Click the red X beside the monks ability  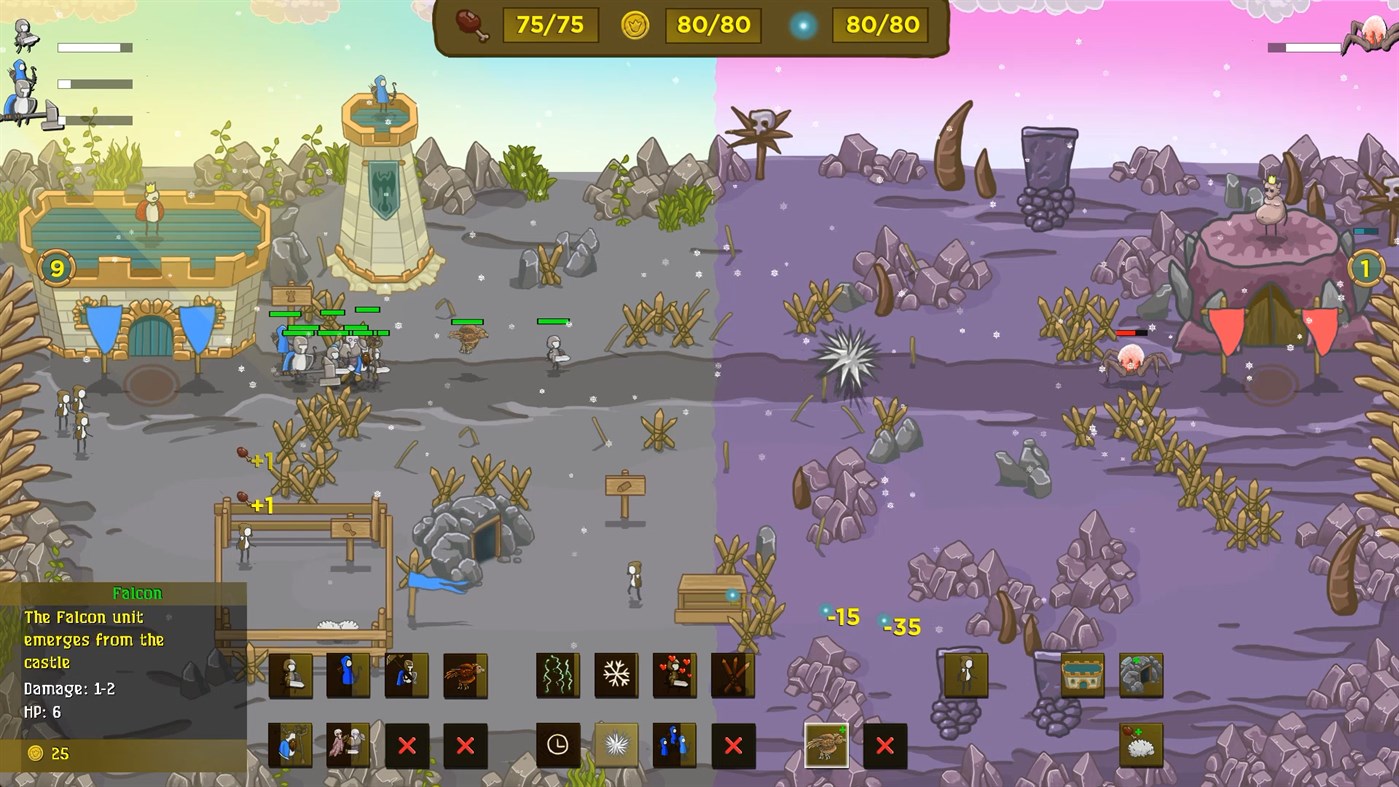point(734,744)
